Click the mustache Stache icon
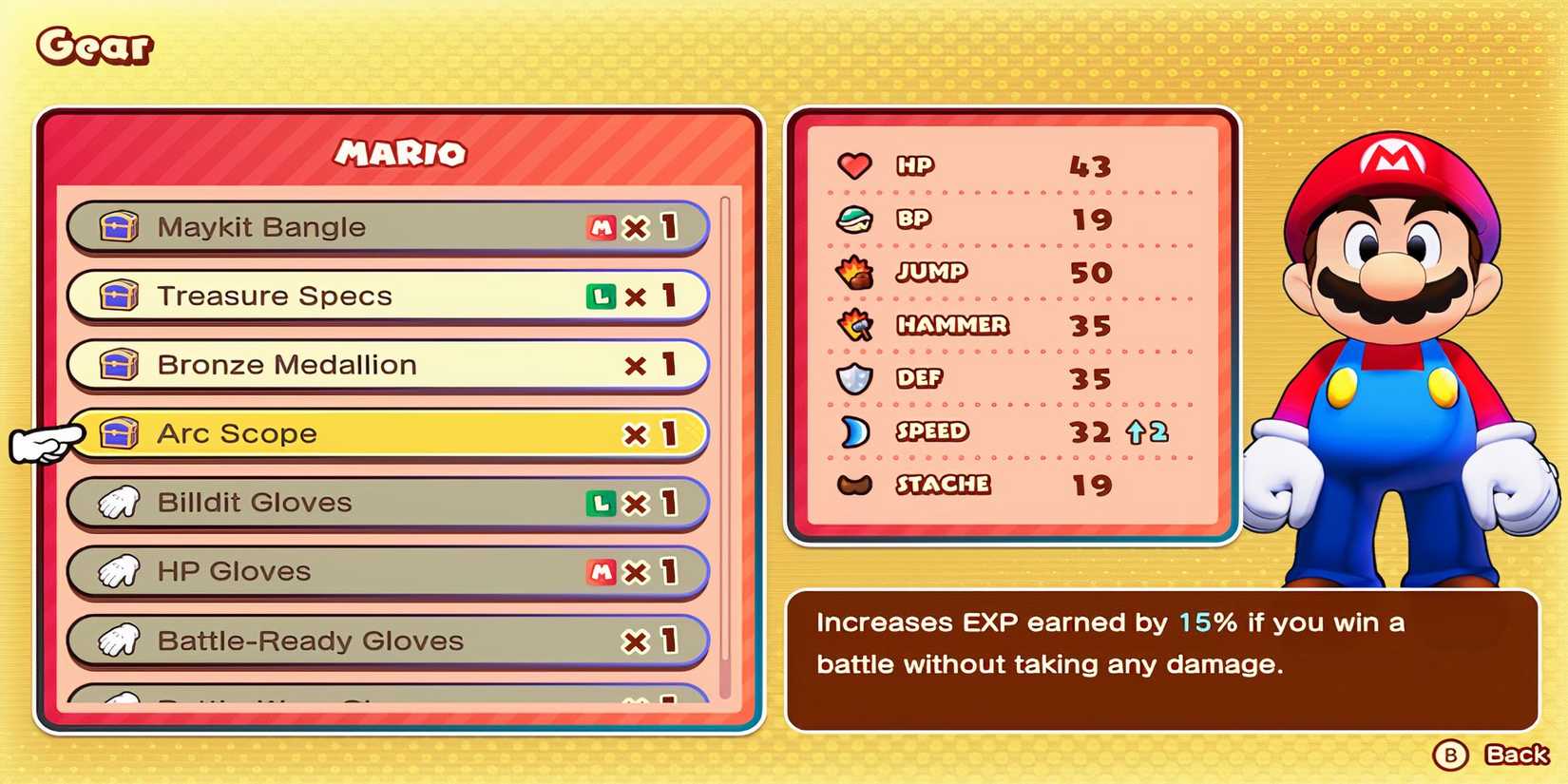The width and height of the screenshot is (1568, 784). pyautogui.click(x=854, y=484)
